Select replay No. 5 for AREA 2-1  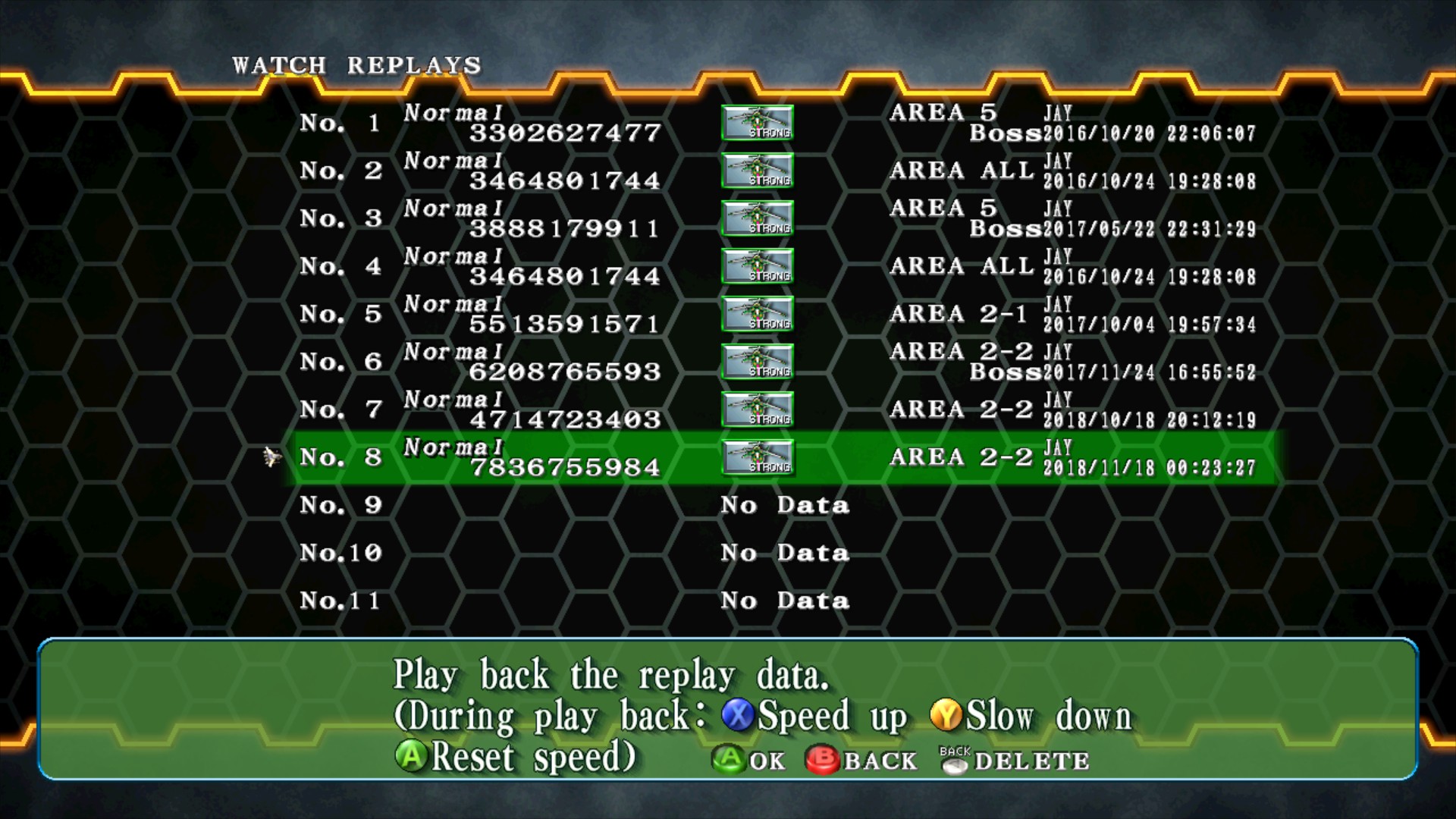tap(781, 315)
